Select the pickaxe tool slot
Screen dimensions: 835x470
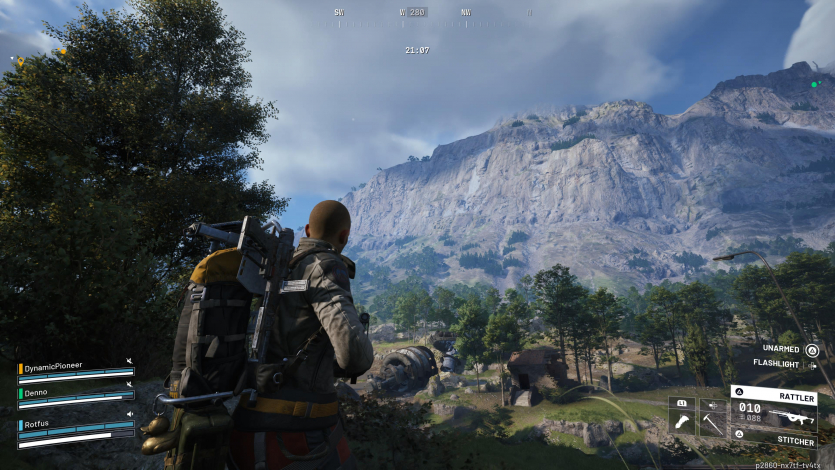[x=713, y=422]
